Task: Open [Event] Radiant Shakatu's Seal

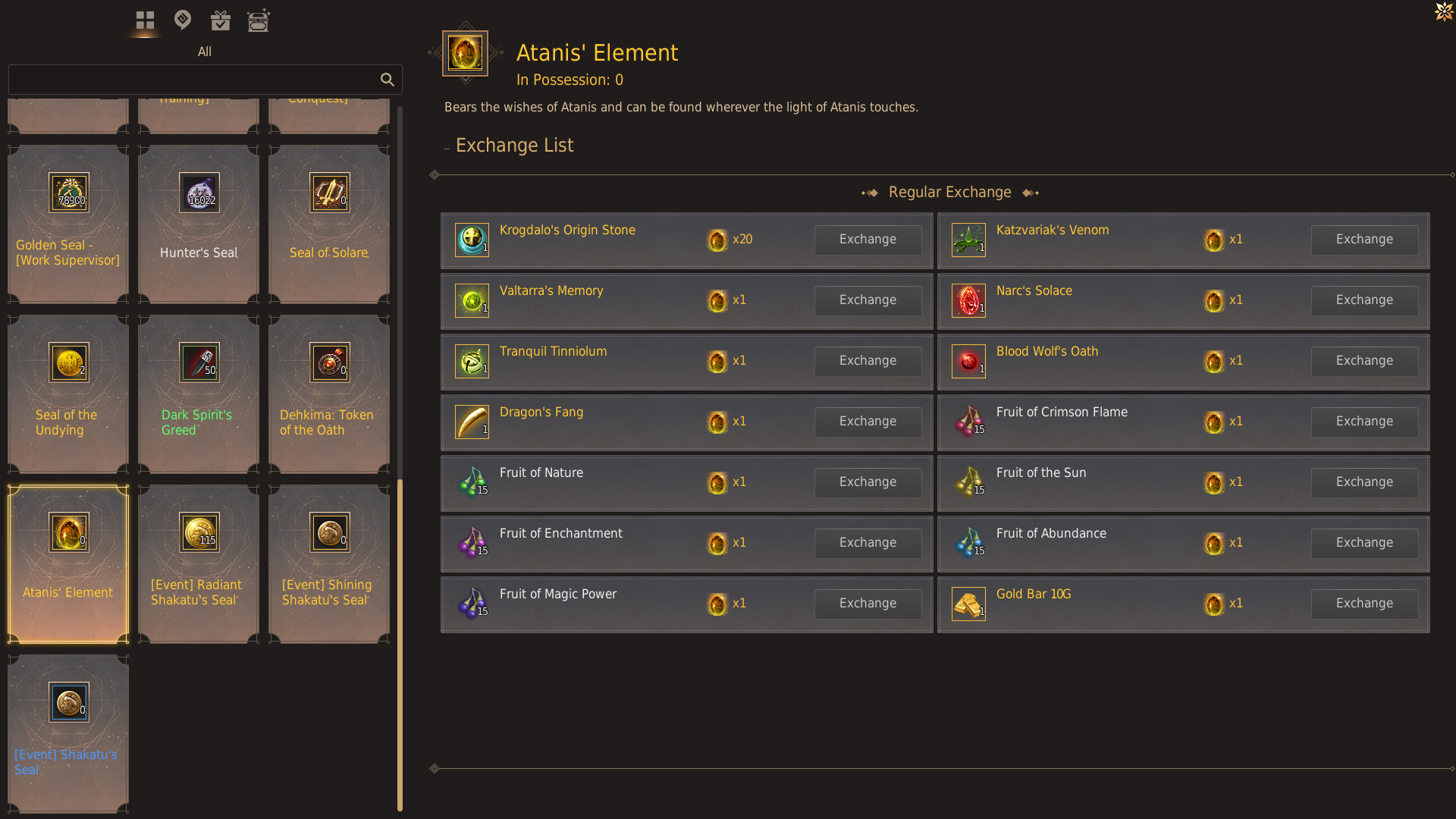Action: click(x=198, y=563)
